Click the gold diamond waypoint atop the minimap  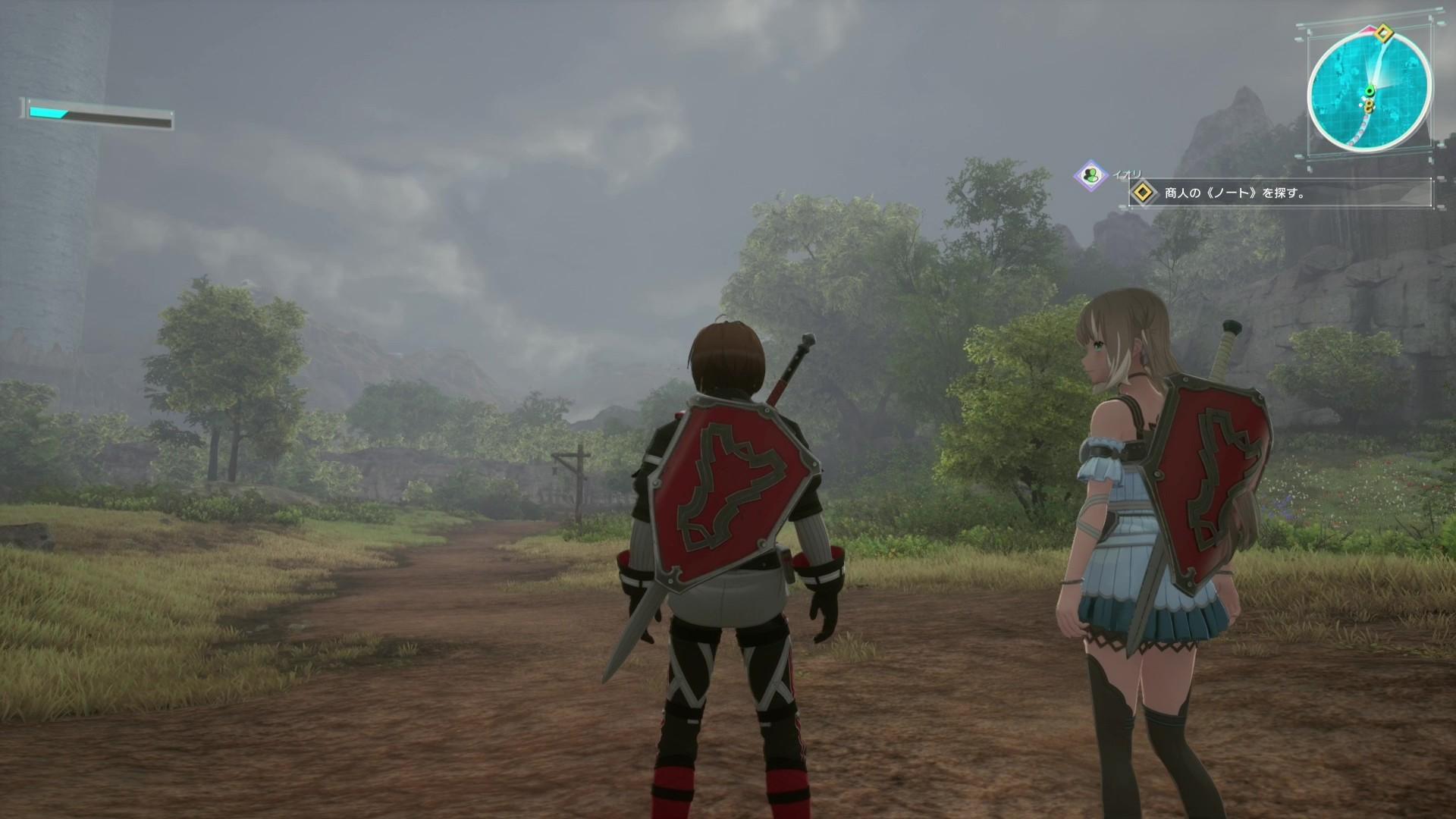click(x=1384, y=33)
